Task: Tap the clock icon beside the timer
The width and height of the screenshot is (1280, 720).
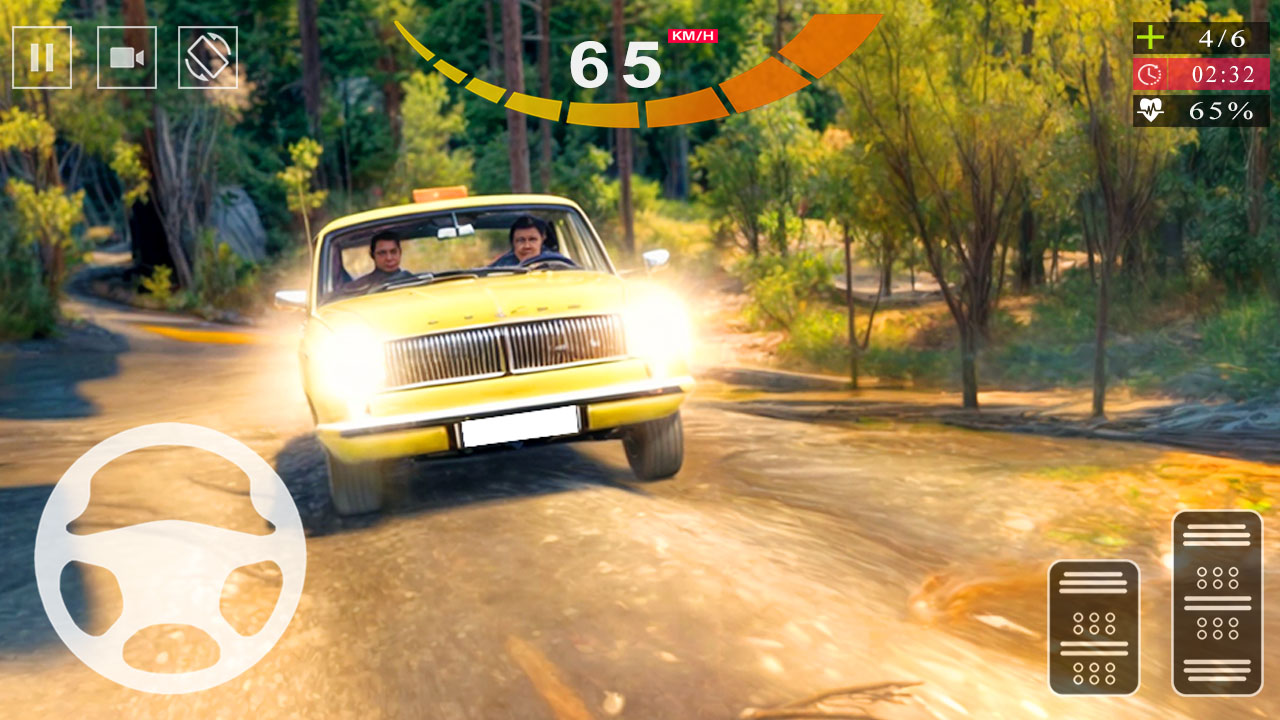Action: 1153,75
